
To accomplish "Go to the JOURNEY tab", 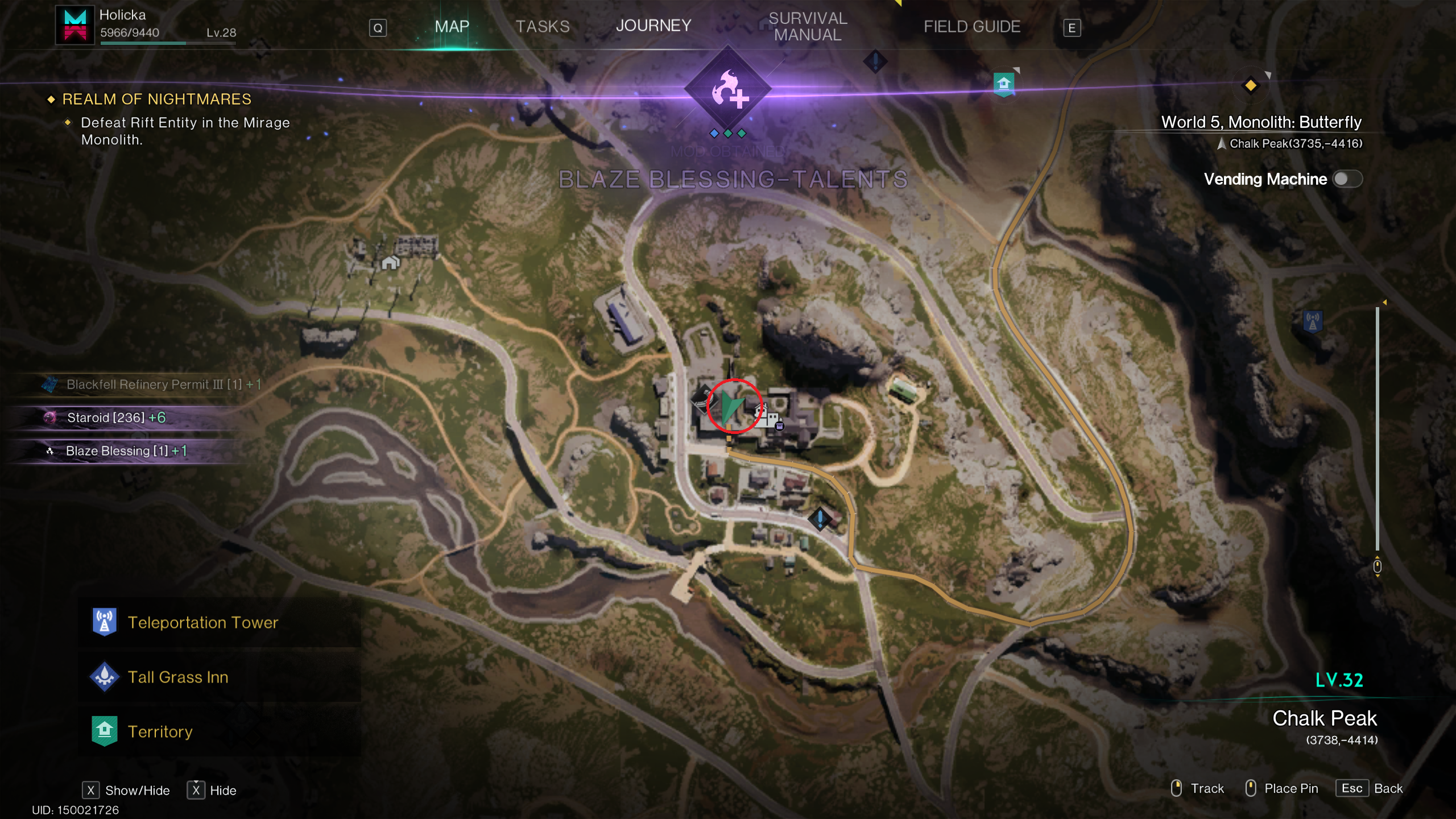I will pyautogui.click(x=653, y=26).
